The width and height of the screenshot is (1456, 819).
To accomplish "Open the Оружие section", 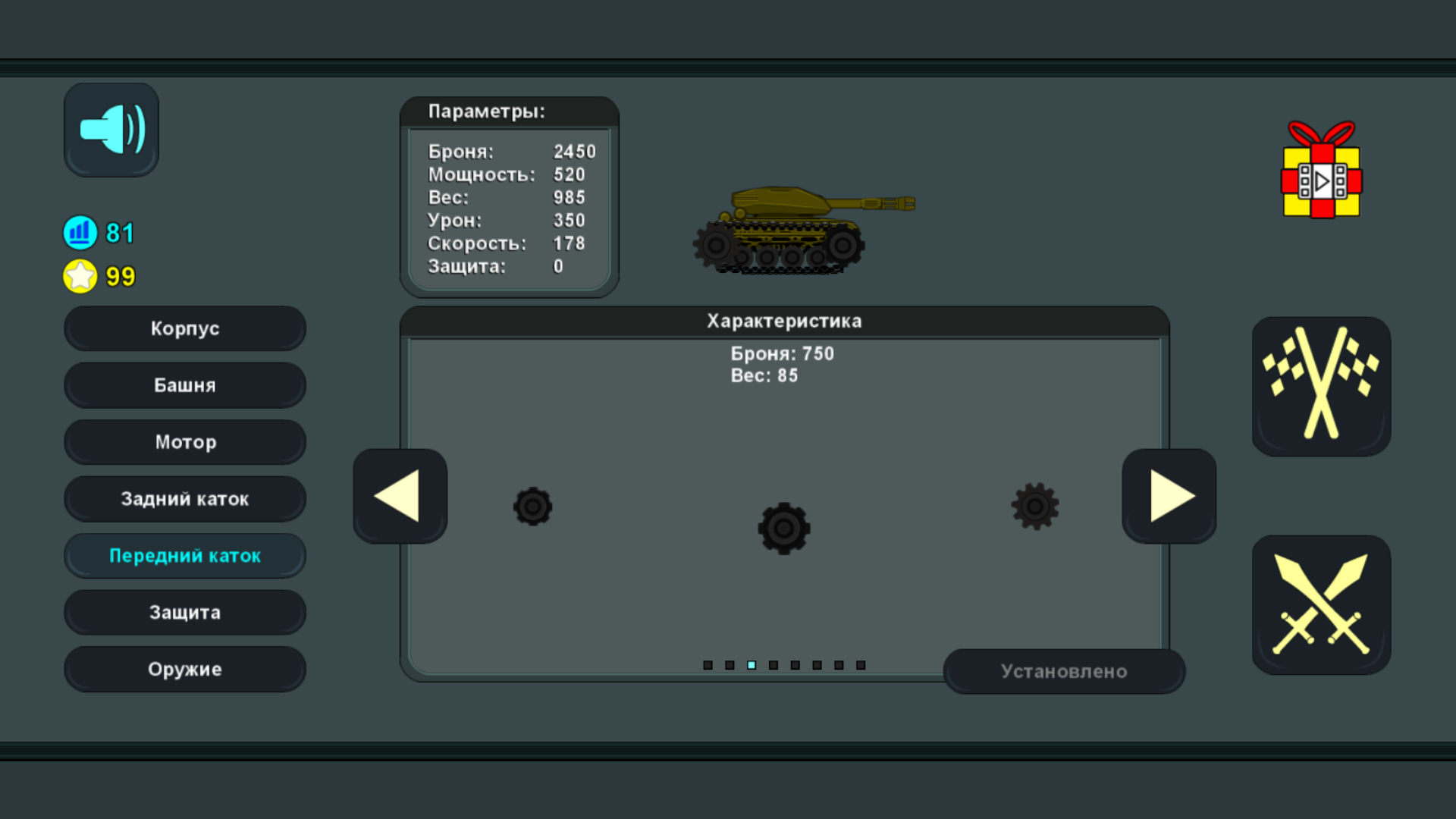I will (x=184, y=669).
